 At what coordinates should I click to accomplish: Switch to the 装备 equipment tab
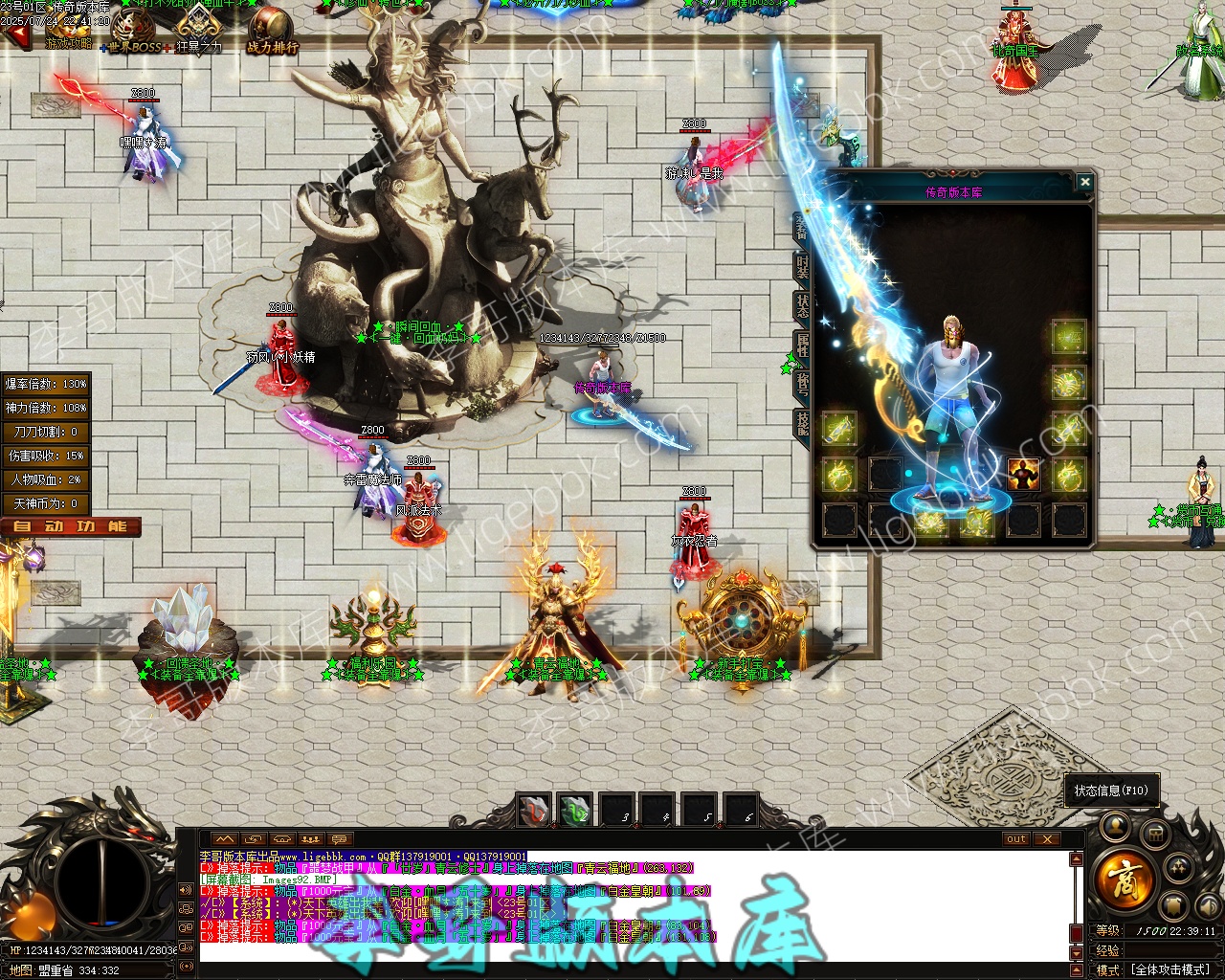click(802, 227)
